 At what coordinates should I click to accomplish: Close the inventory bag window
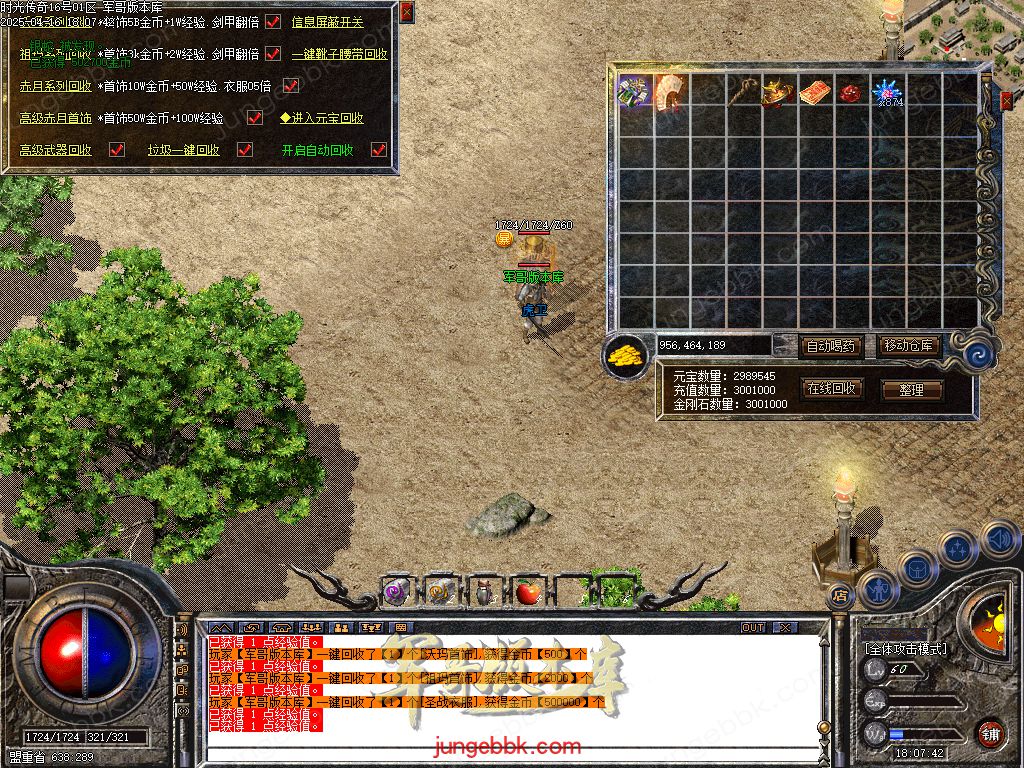click(1006, 100)
